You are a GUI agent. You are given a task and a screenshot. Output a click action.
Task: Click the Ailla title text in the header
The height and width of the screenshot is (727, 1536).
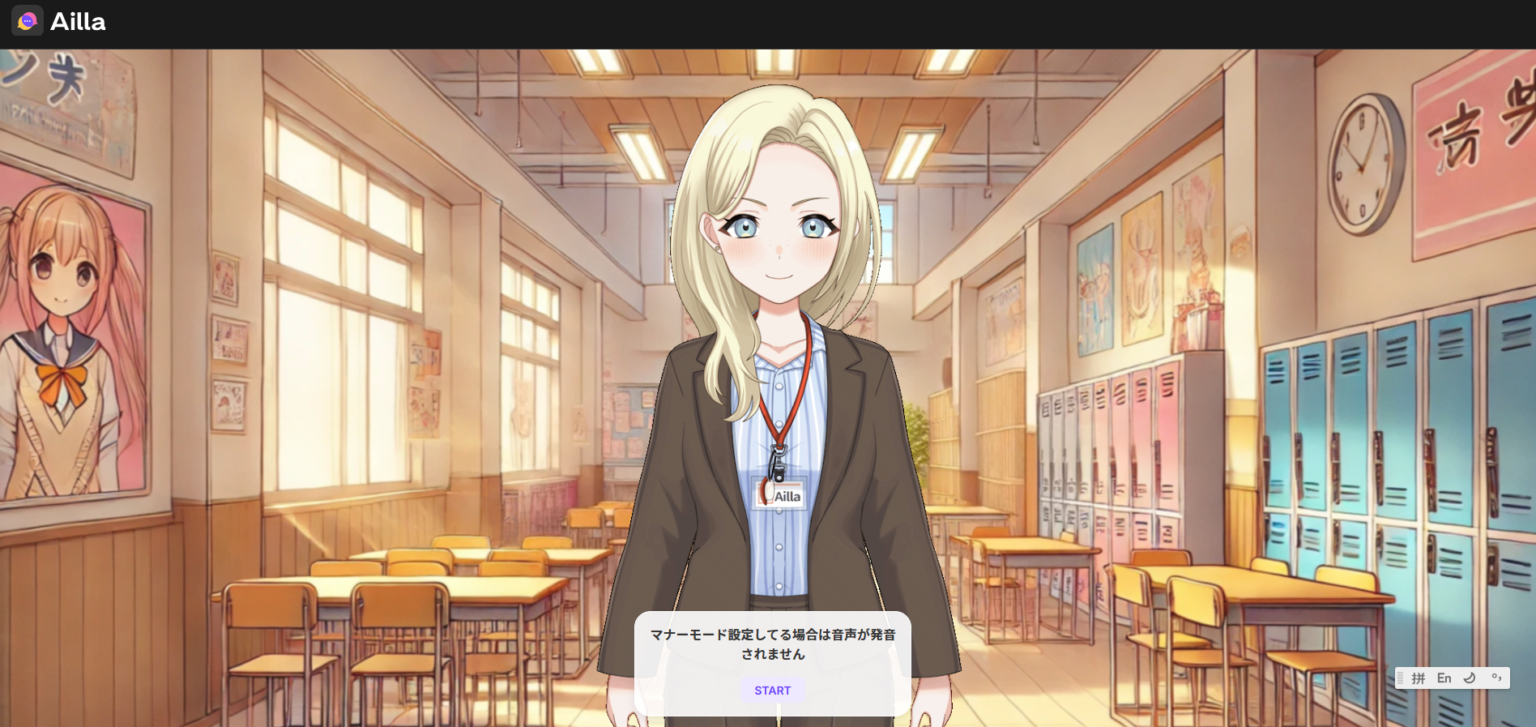(80, 21)
